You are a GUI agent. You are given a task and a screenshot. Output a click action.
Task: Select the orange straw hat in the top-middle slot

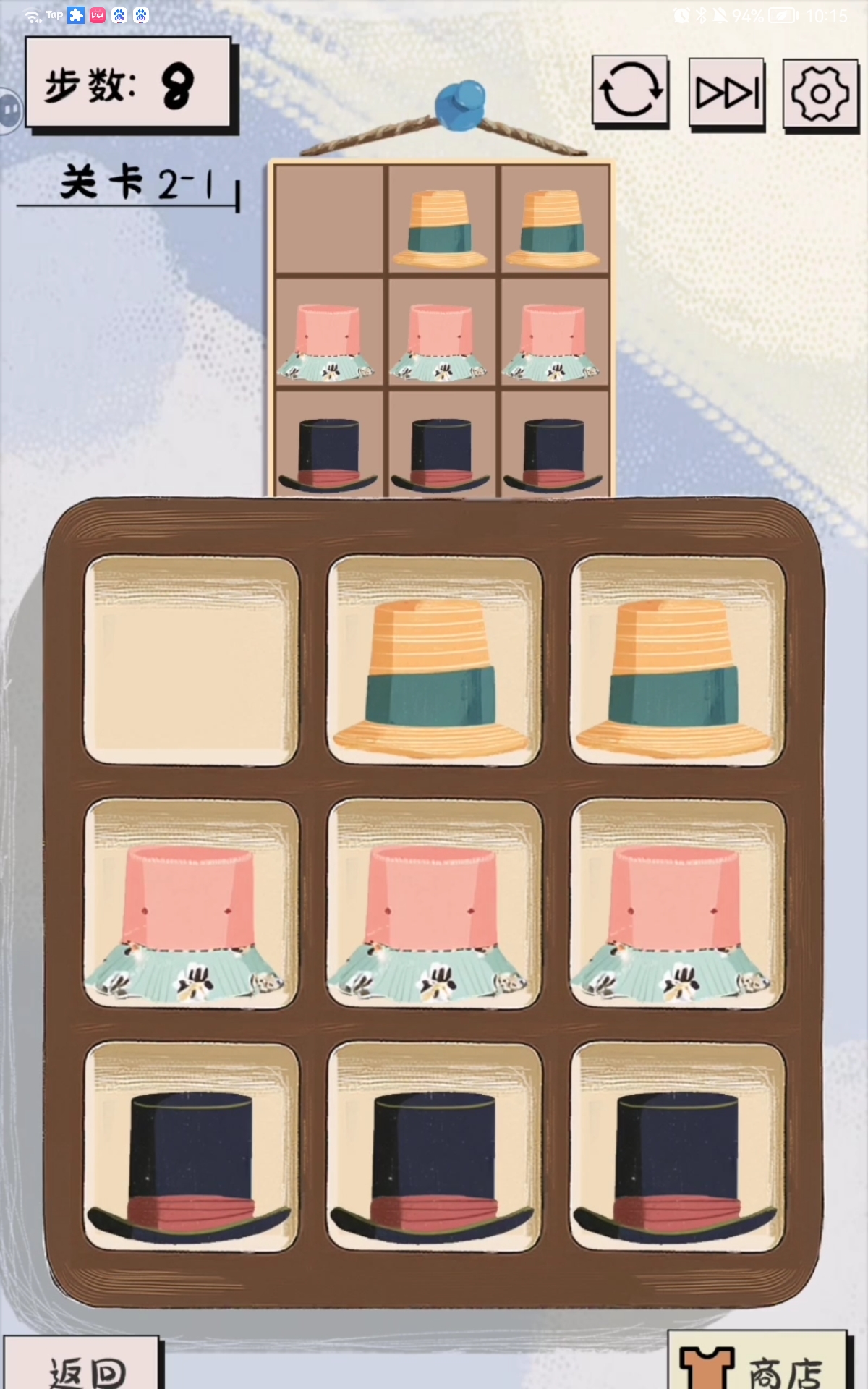434,676
